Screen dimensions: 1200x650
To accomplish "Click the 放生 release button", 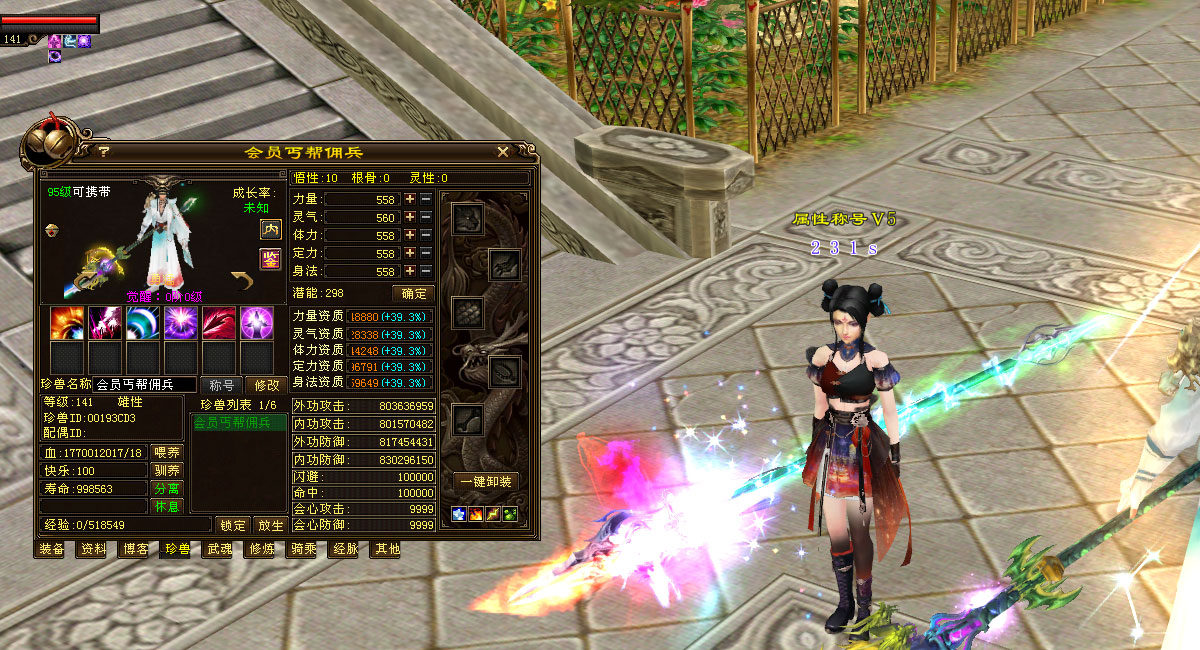I will click(270, 525).
